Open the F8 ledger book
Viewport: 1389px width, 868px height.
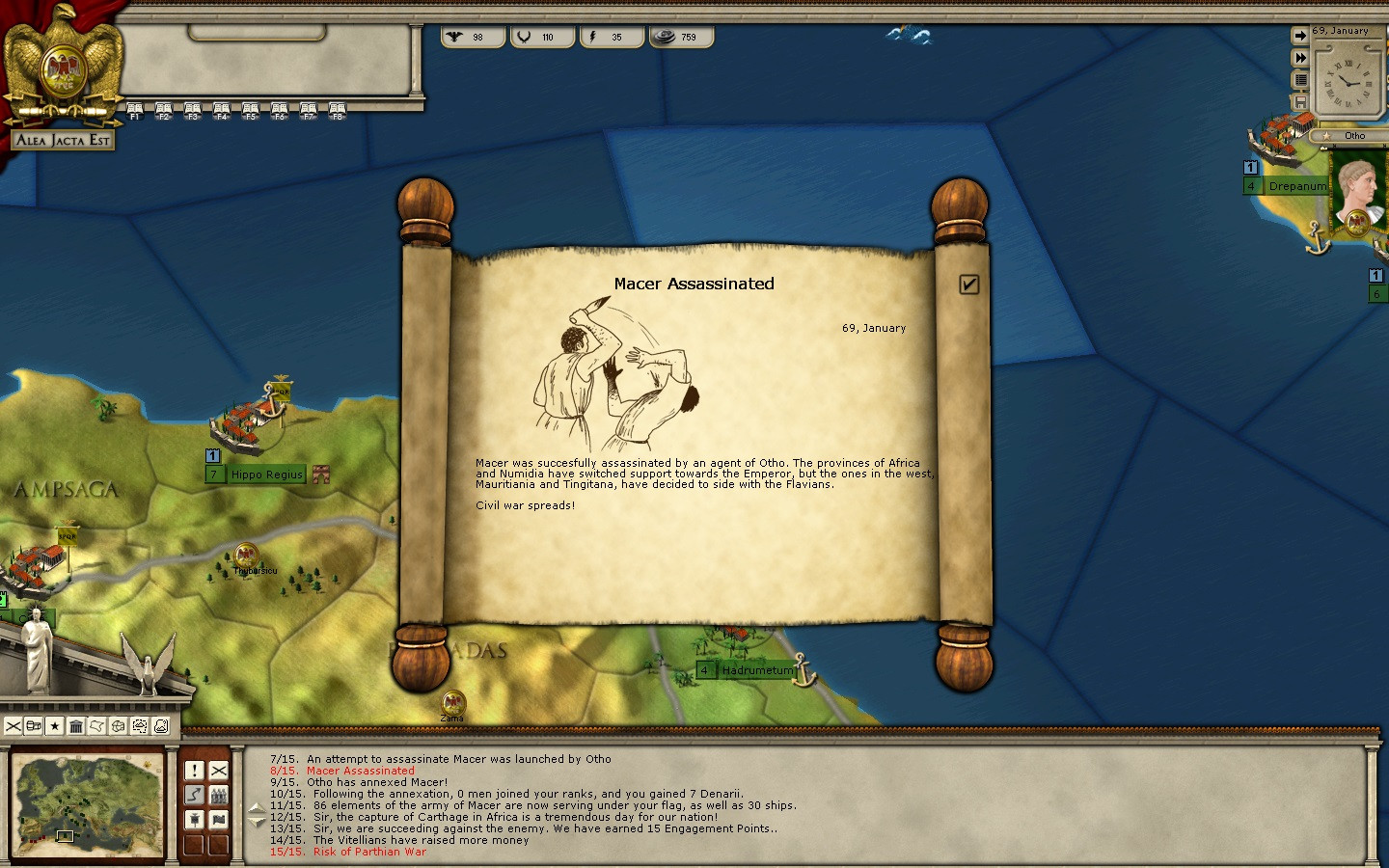[x=338, y=111]
